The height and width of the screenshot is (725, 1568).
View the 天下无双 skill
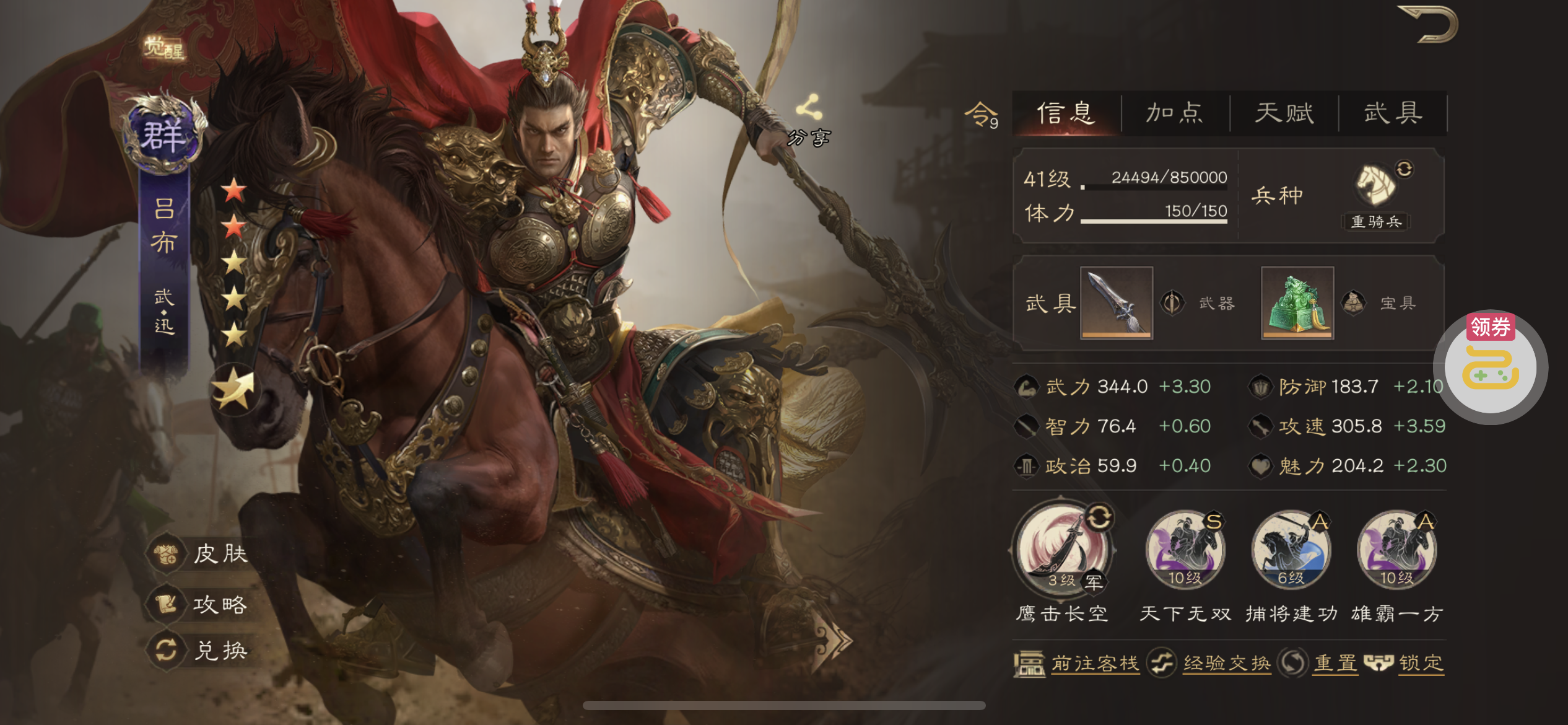click(x=1185, y=550)
